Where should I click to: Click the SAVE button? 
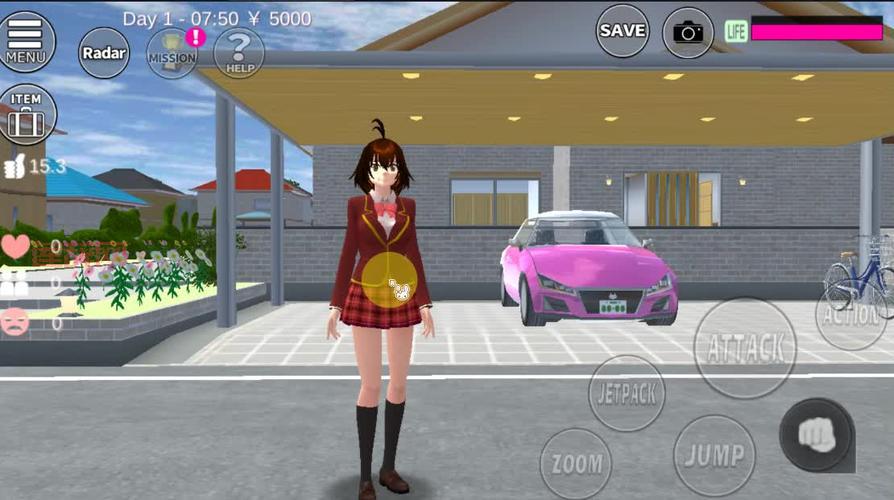point(622,31)
